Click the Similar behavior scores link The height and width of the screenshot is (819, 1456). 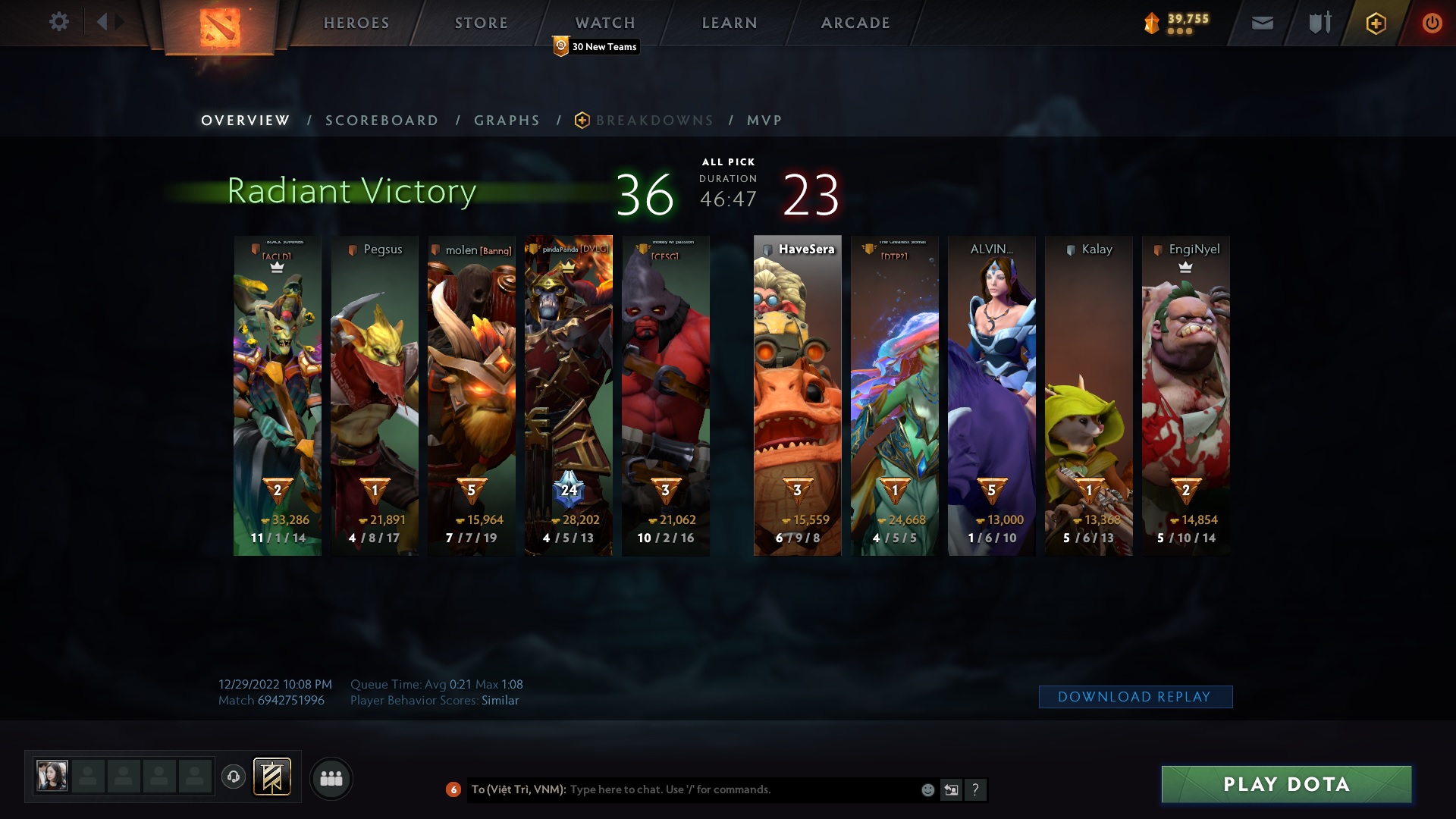(500, 701)
